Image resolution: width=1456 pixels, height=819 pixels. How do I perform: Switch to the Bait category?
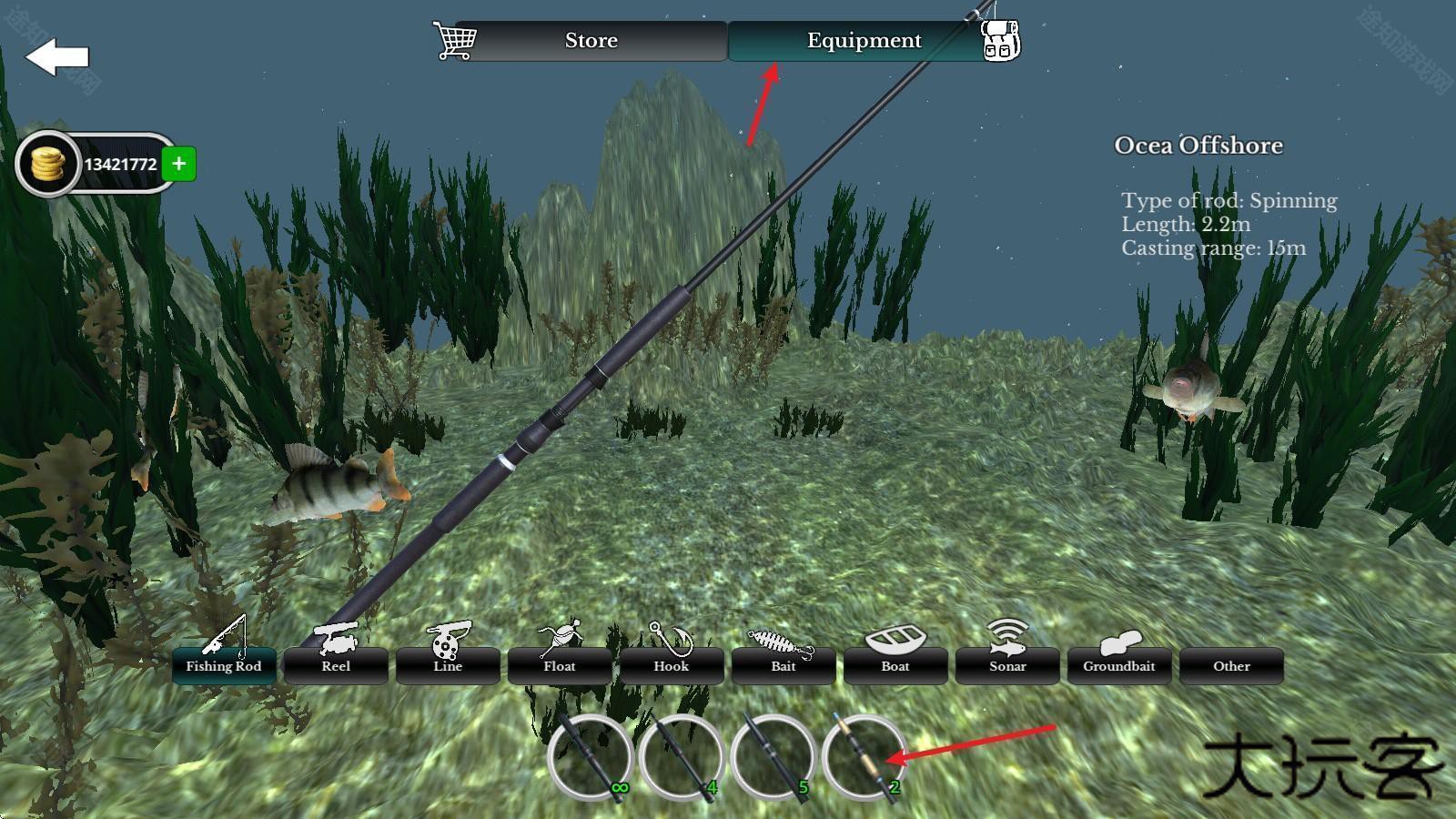pyautogui.click(x=784, y=665)
